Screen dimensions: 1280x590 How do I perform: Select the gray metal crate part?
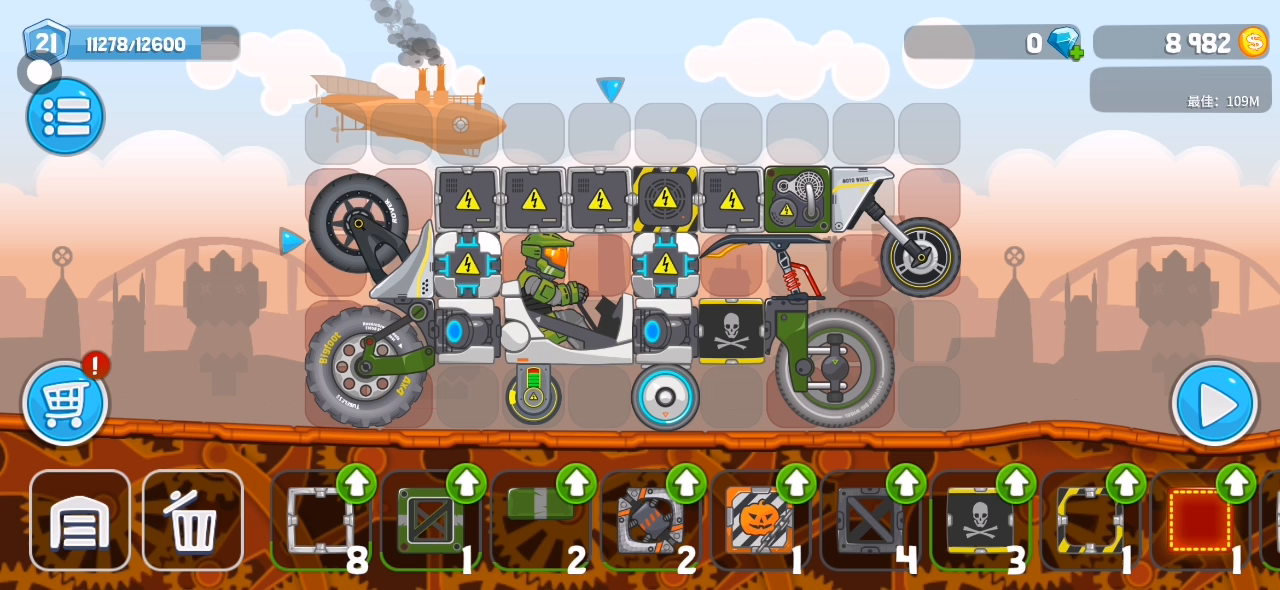869,520
